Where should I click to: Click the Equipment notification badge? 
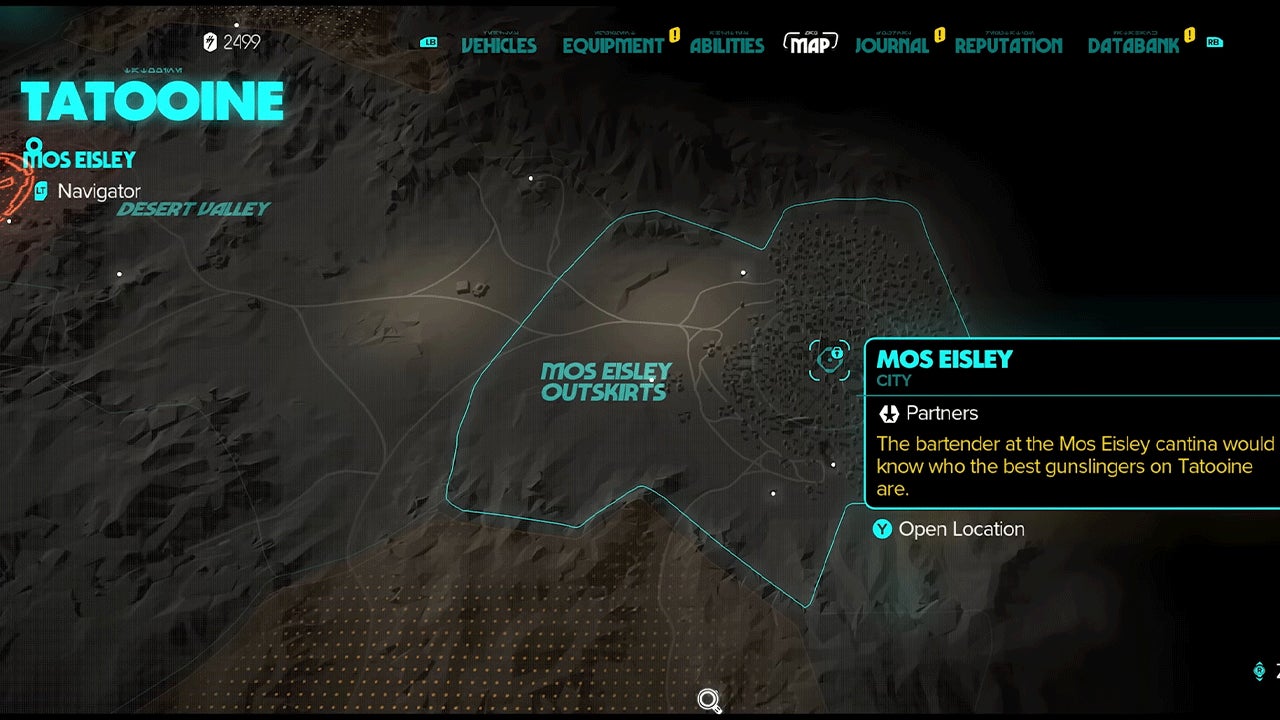click(x=674, y=33)
